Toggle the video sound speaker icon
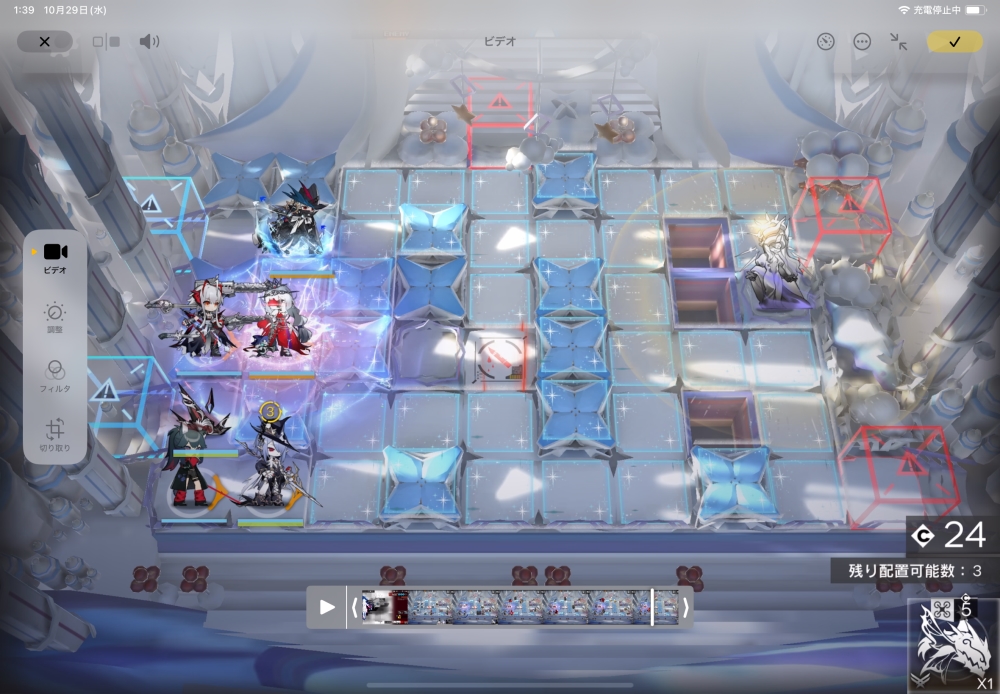Viewport: 1000px width, 694px height. [x=149, y=42]
